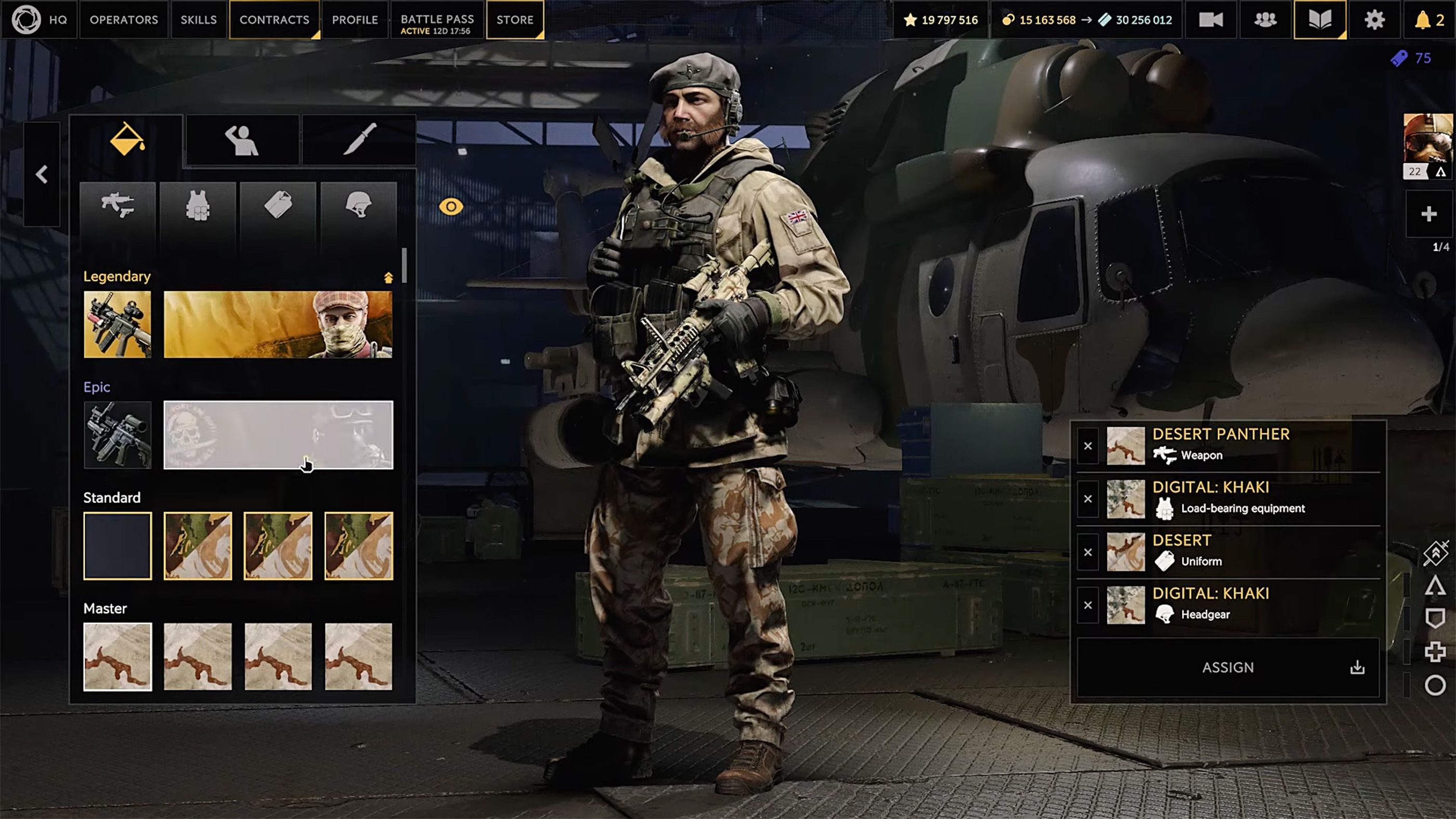Return to HQ
This screenshot has height=819, width=1456.
pyautogui.click(x=40, y=20)
